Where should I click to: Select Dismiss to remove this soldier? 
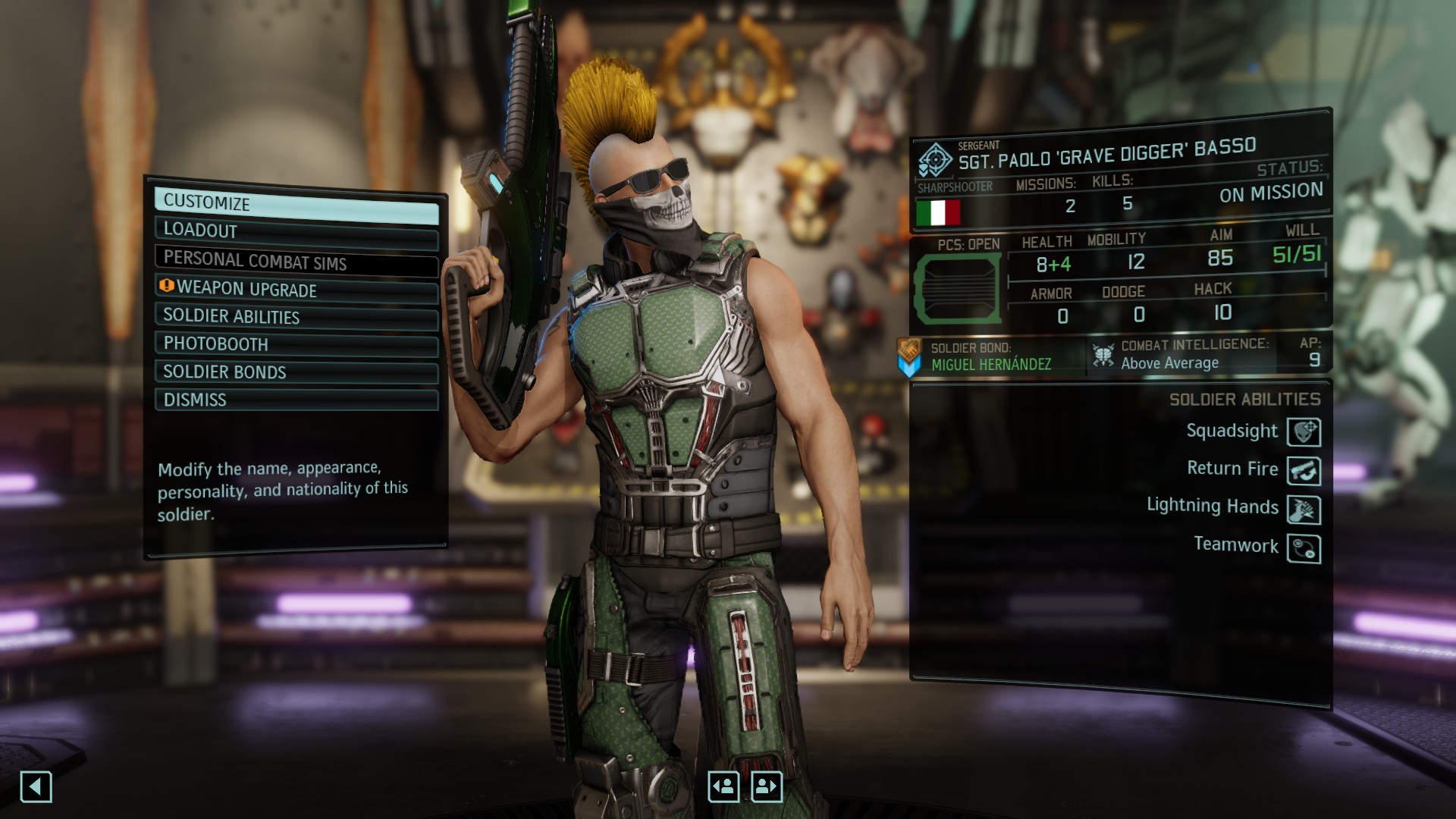pyautogui.click(x=296, y=400)
